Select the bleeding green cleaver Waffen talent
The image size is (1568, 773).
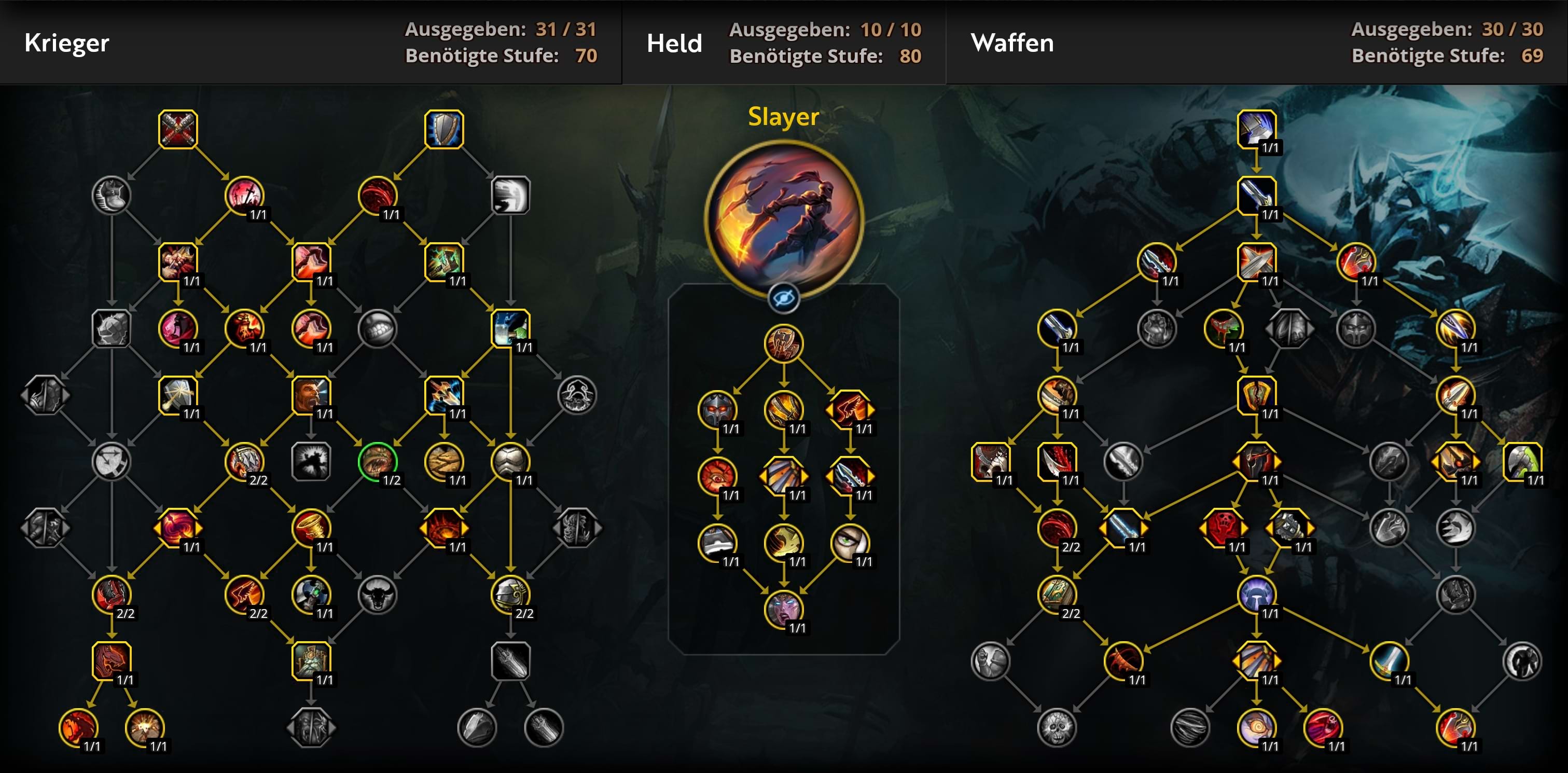(1224, 329)
